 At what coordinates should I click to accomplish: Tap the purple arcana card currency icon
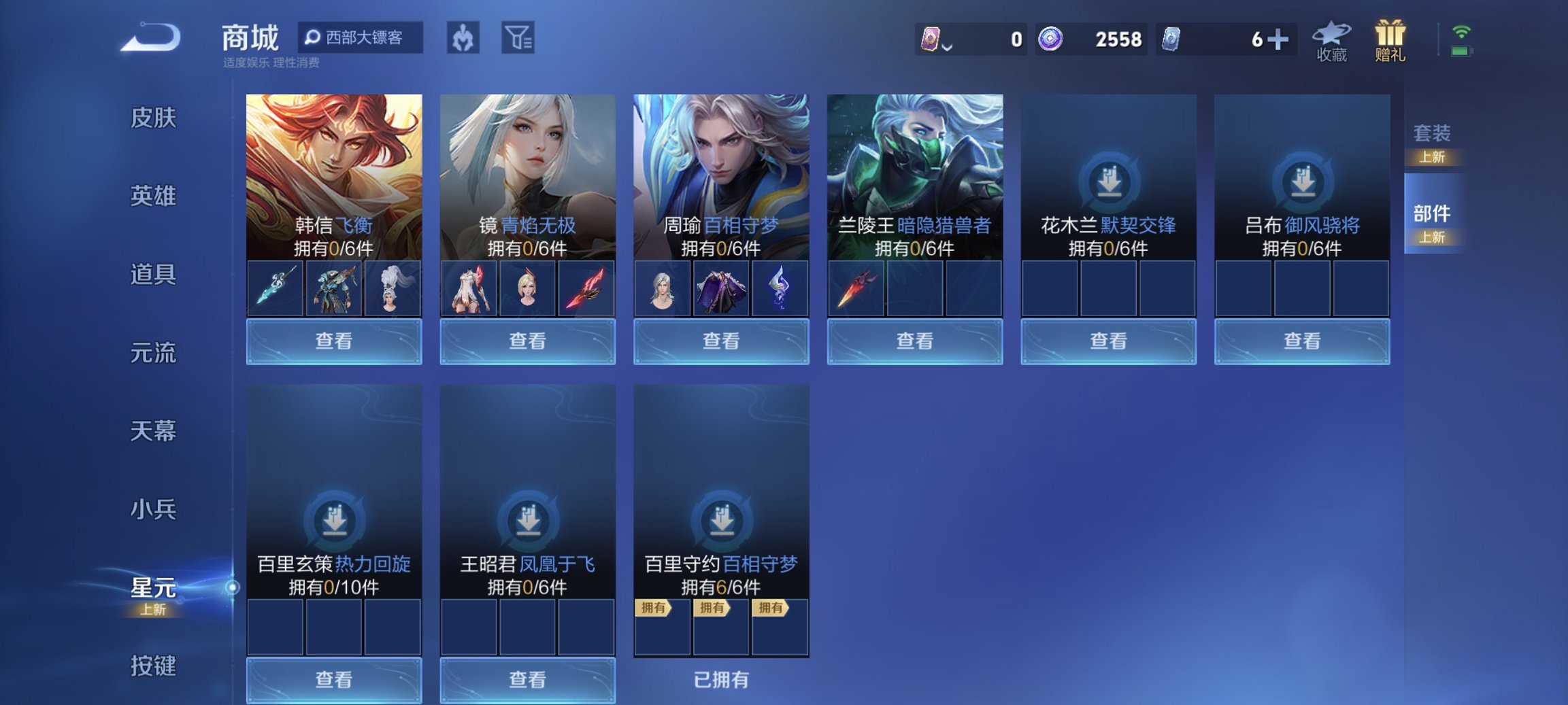point(931,40)
